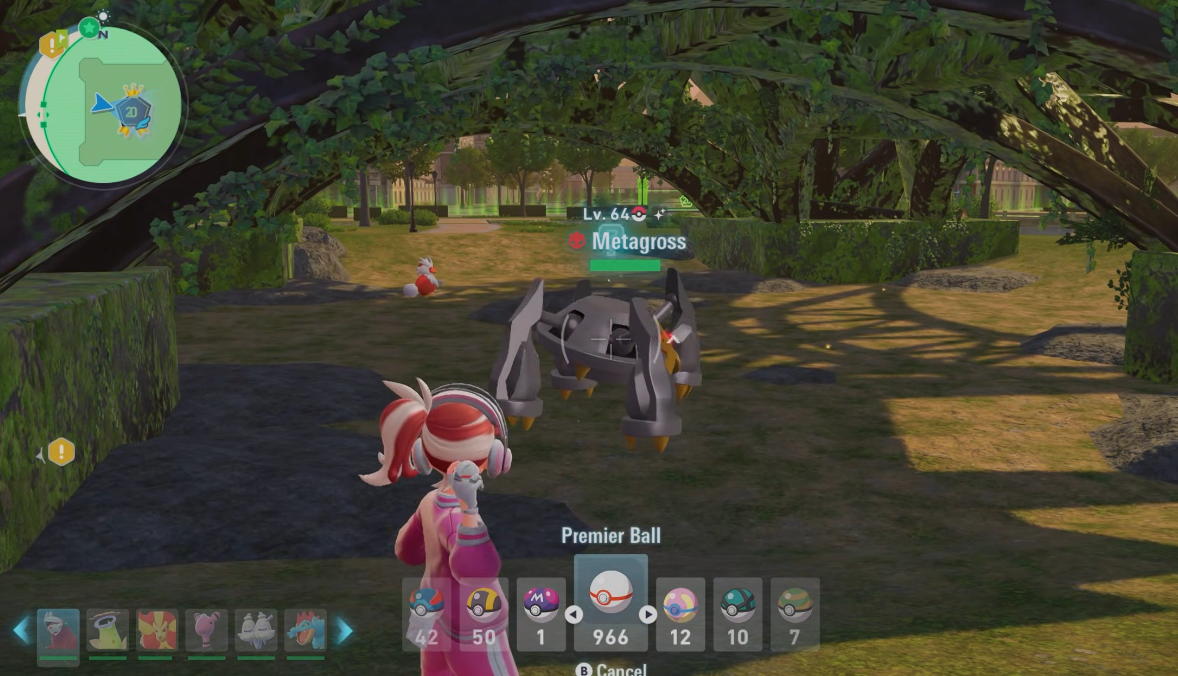This screenshot has width=1178, height=676.
Task: Choose the Great Ball slot
Action: (427, 614)
